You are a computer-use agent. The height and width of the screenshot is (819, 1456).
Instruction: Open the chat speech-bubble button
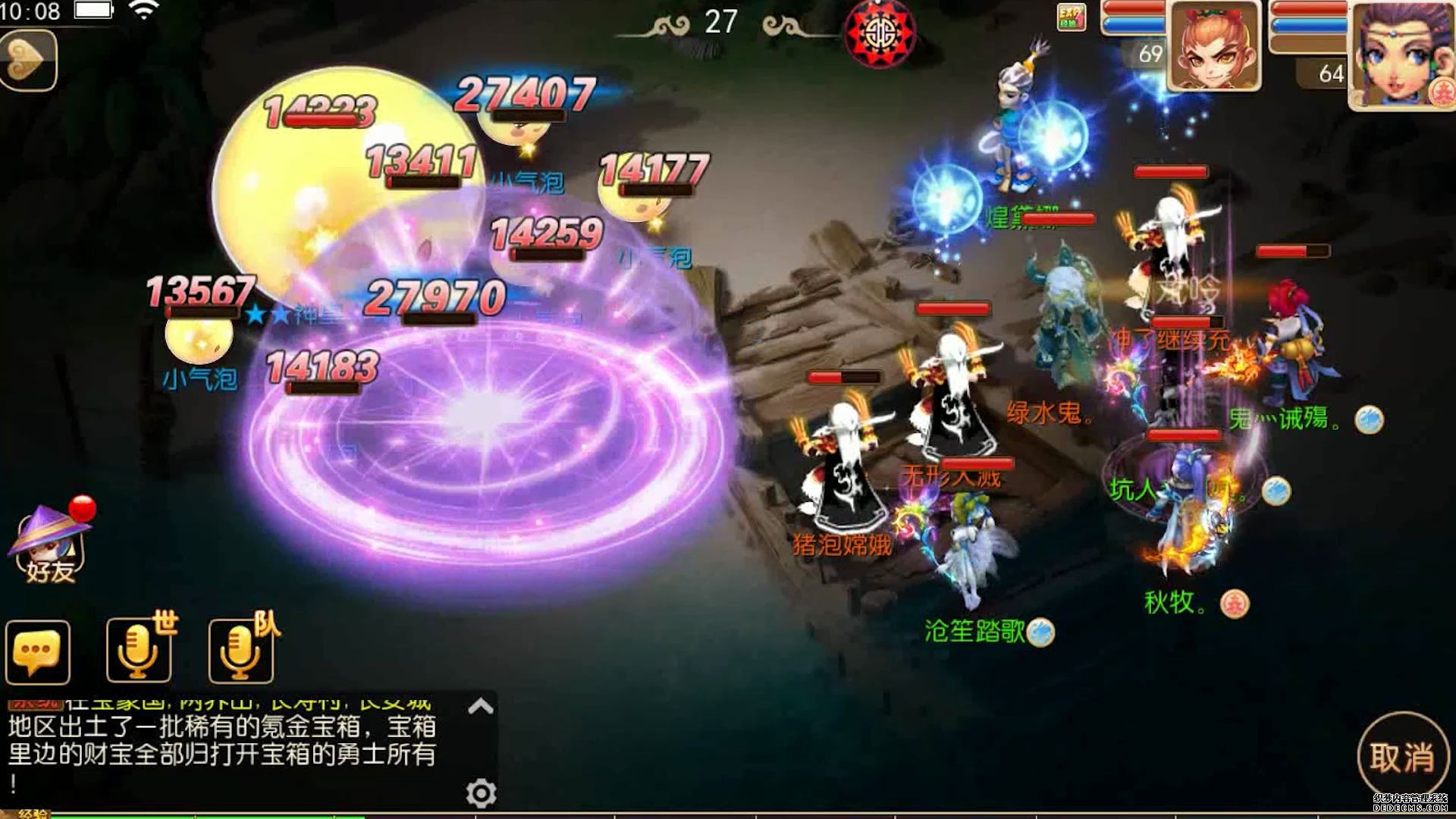37,652
